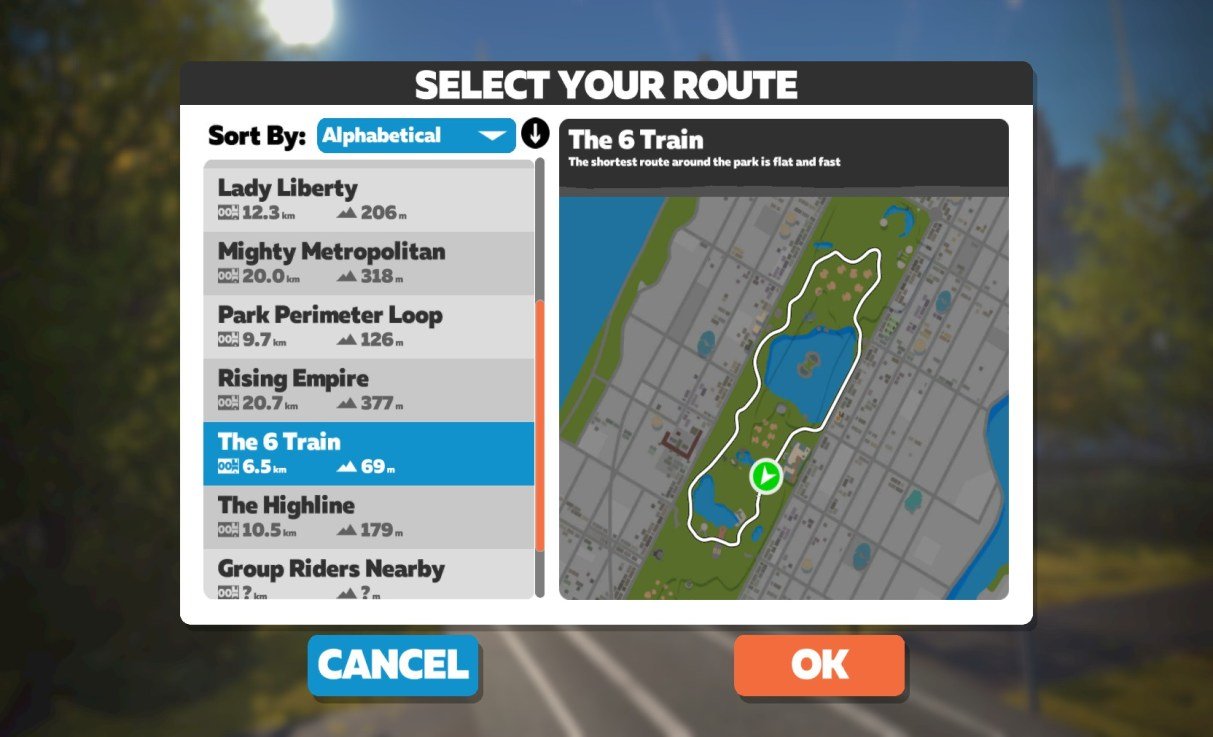The width and height of the screenshot is (1213, 737).
Task: Select The Highline route
Action: click(368, 516)
